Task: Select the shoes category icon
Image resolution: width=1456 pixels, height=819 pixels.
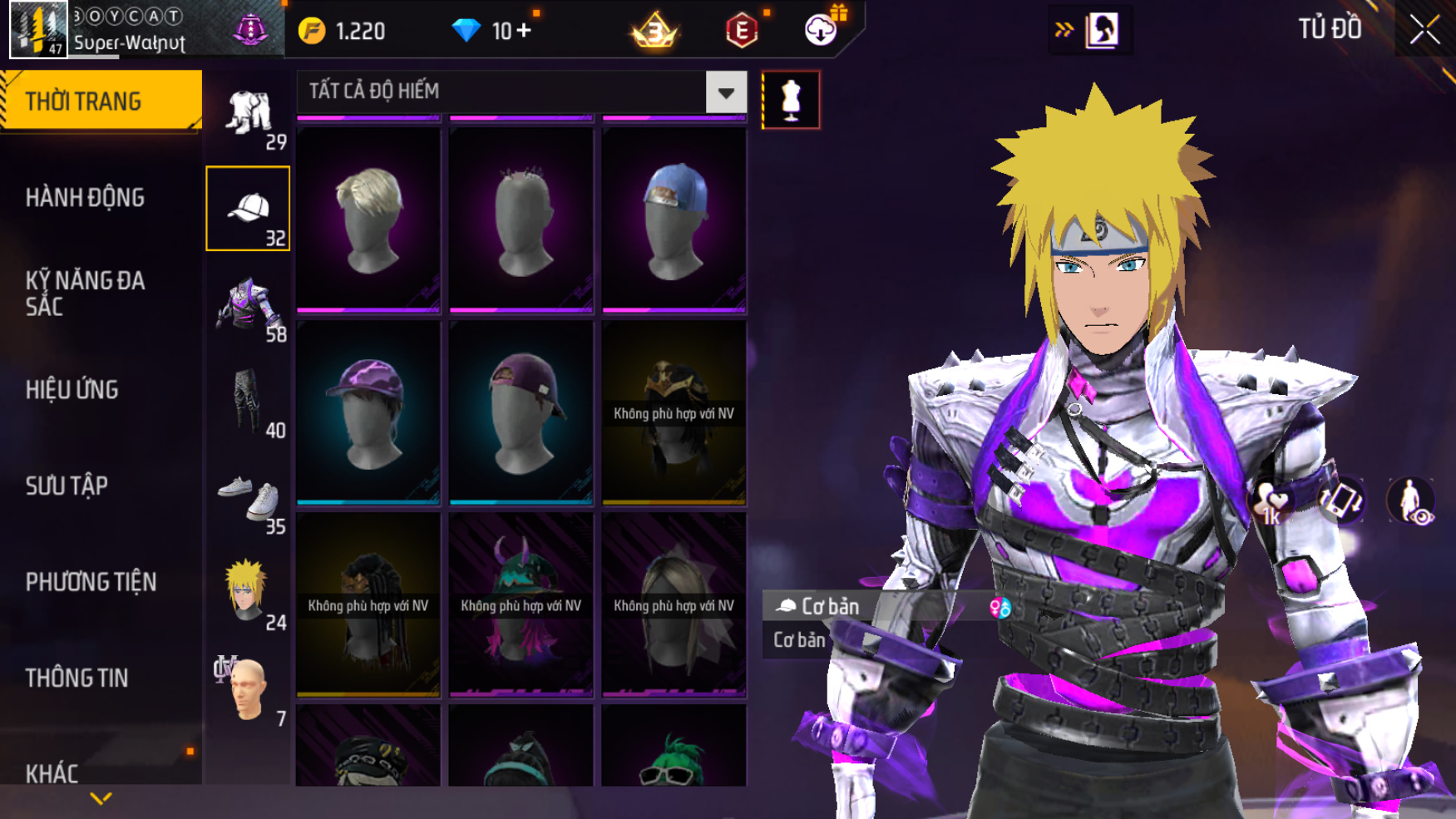Action: [x=248, y=497]
